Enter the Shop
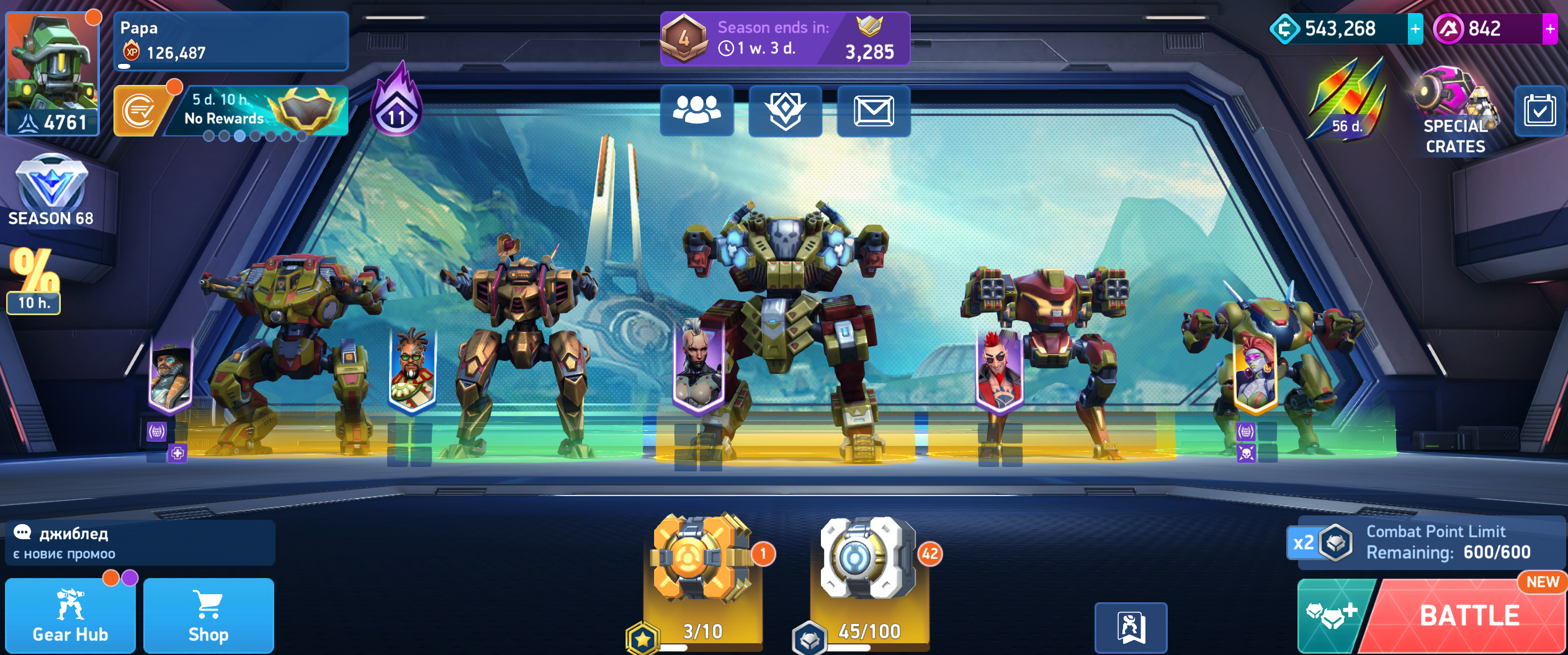This screenshot has height=655, width=1568. pyautogui.click(x=208, y=616)
